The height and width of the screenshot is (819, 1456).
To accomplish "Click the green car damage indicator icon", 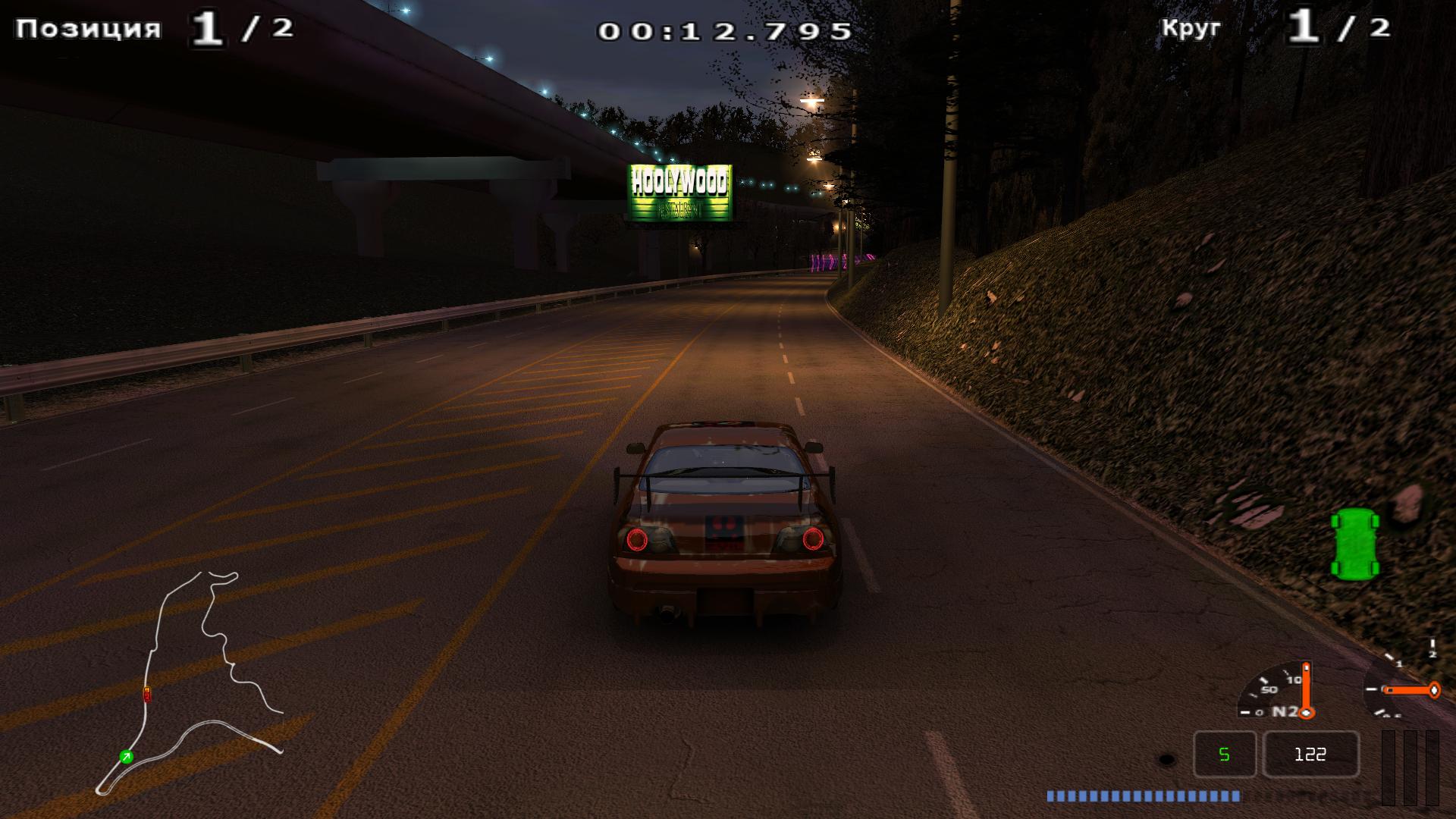I will 1354,543.
